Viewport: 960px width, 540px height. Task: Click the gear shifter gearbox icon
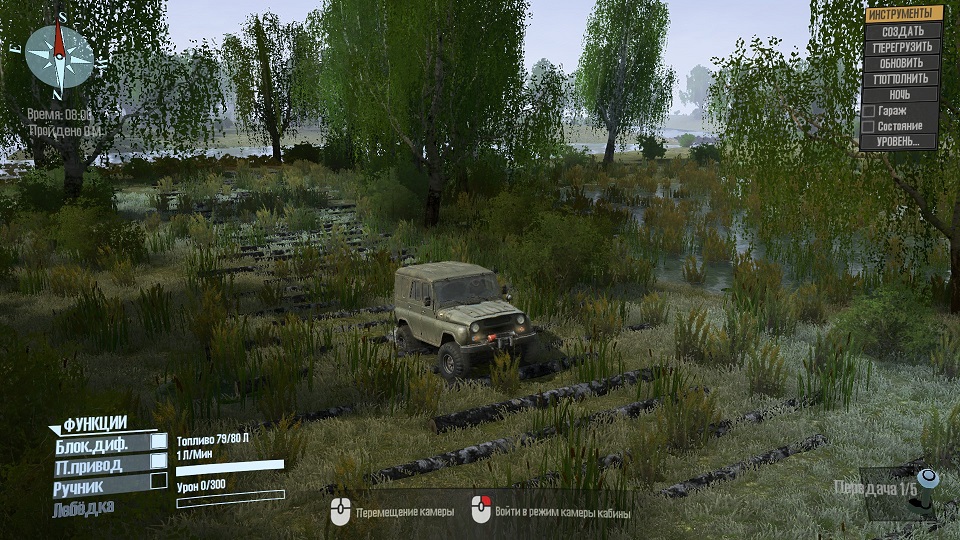(925, 493)
